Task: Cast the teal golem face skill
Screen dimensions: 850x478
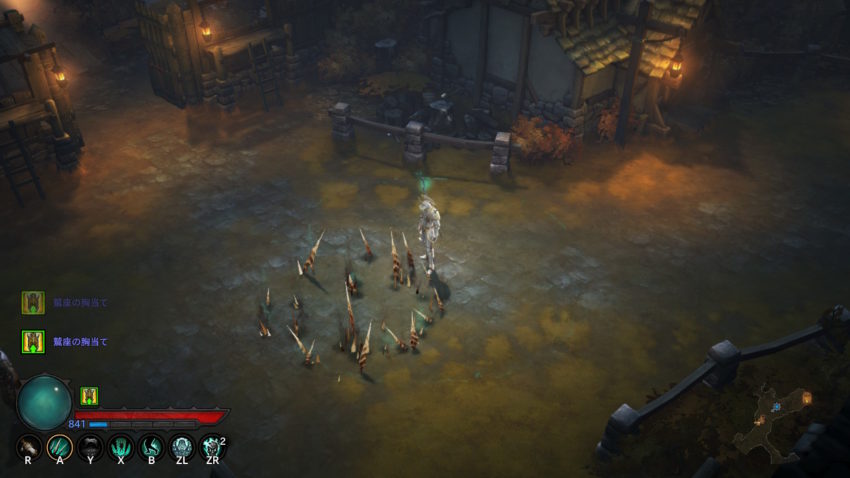Action: tap(181, 447)
